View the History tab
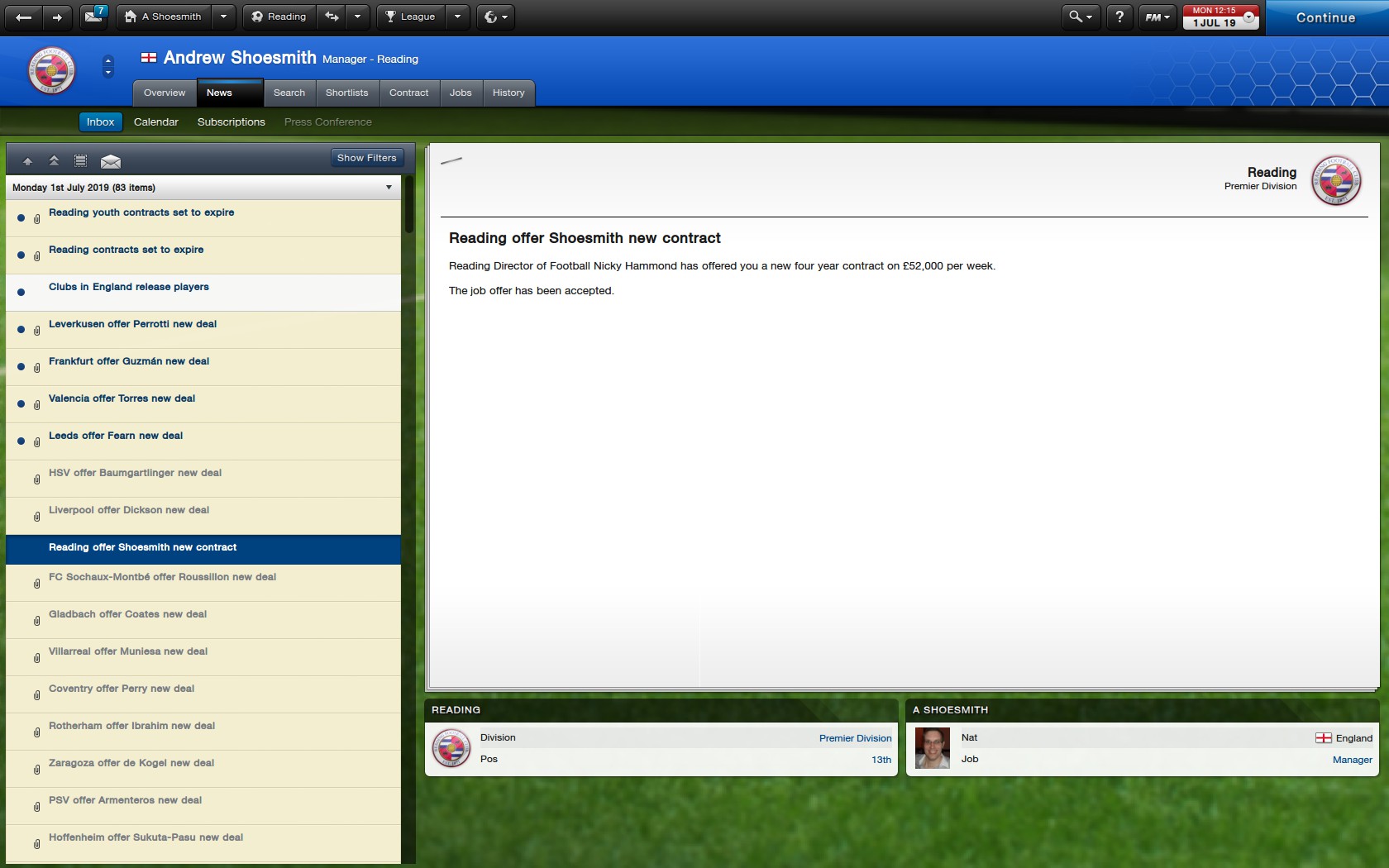 (508, 93)
